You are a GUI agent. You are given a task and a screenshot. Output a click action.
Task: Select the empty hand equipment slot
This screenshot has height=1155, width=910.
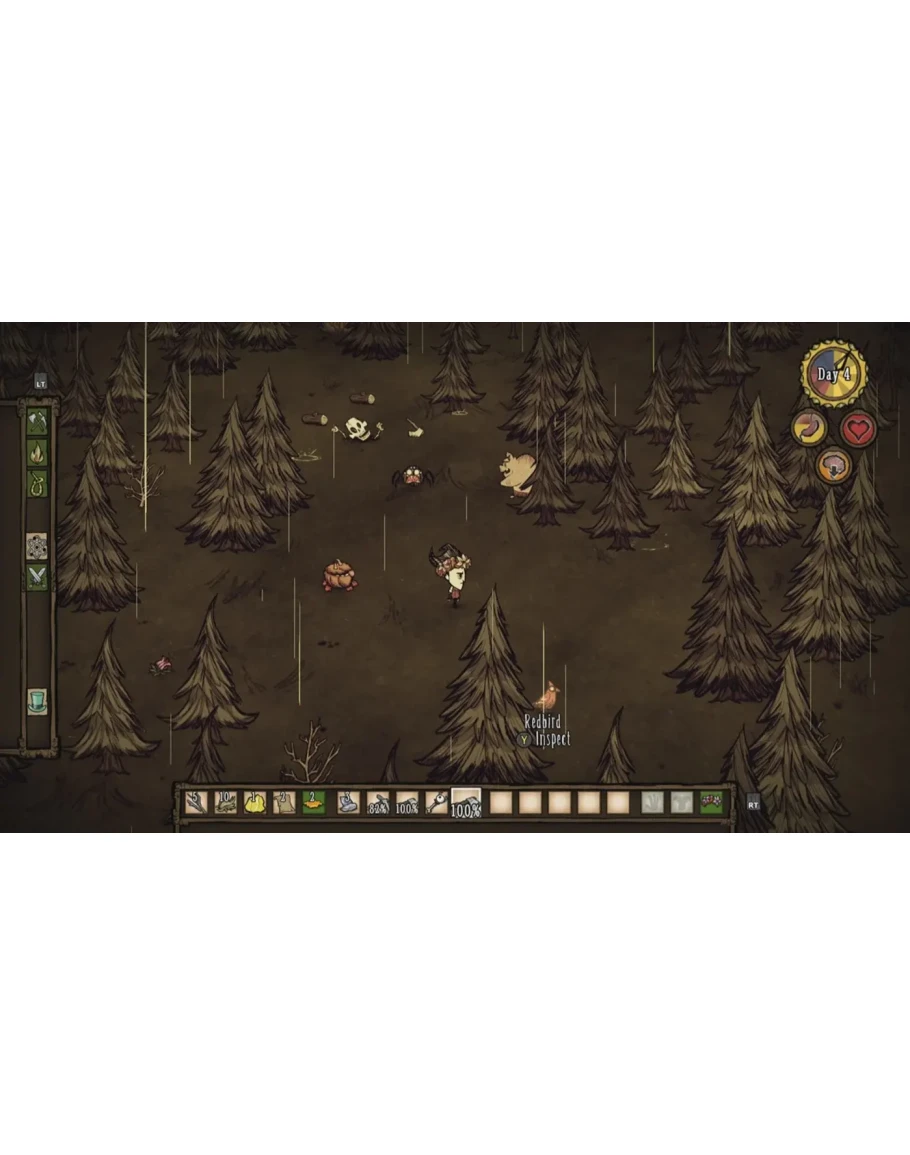652,802
